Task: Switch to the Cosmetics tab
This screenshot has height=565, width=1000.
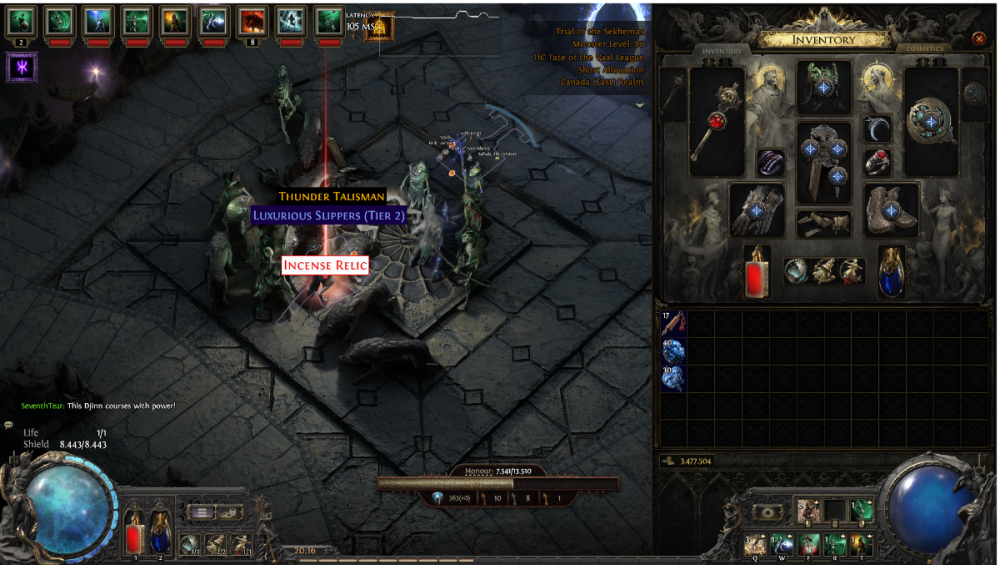Action: (x=919, y=48)
